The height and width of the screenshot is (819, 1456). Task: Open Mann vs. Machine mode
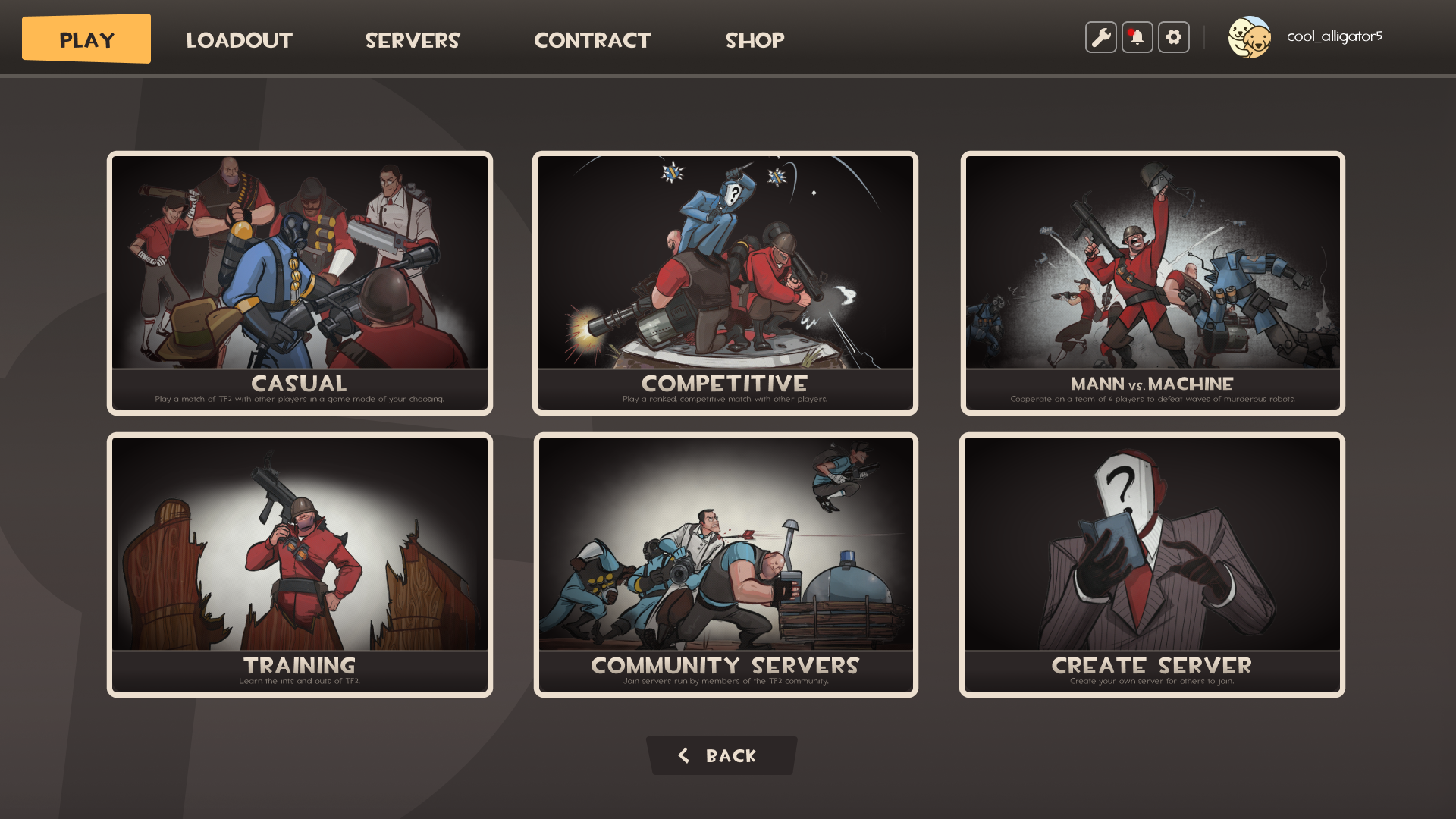pyautogui.click(x=1151, y=282)
